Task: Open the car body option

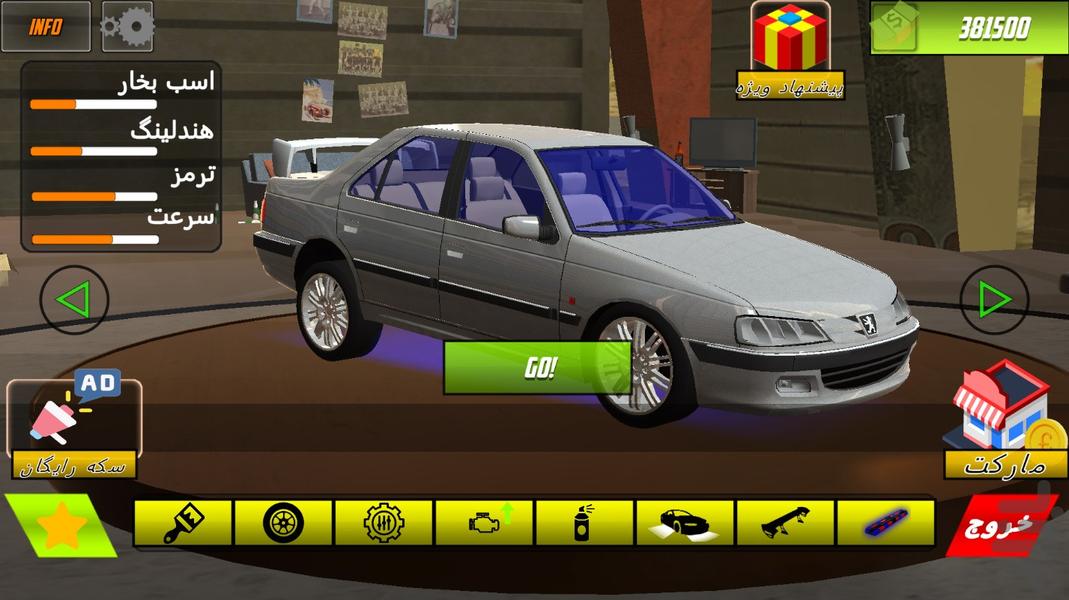Action: 685,522
